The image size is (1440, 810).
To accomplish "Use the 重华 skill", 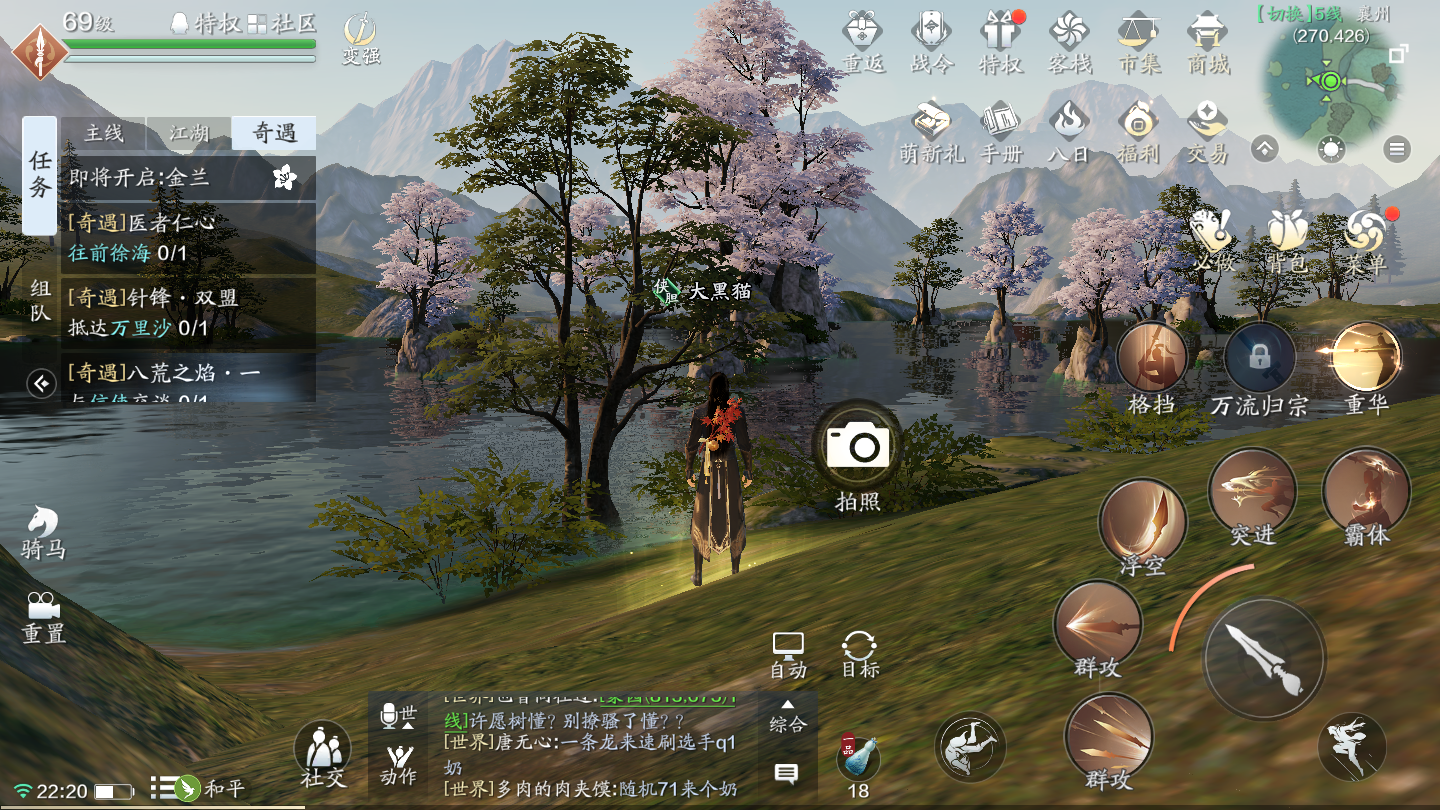I will tap(1366, 358).
